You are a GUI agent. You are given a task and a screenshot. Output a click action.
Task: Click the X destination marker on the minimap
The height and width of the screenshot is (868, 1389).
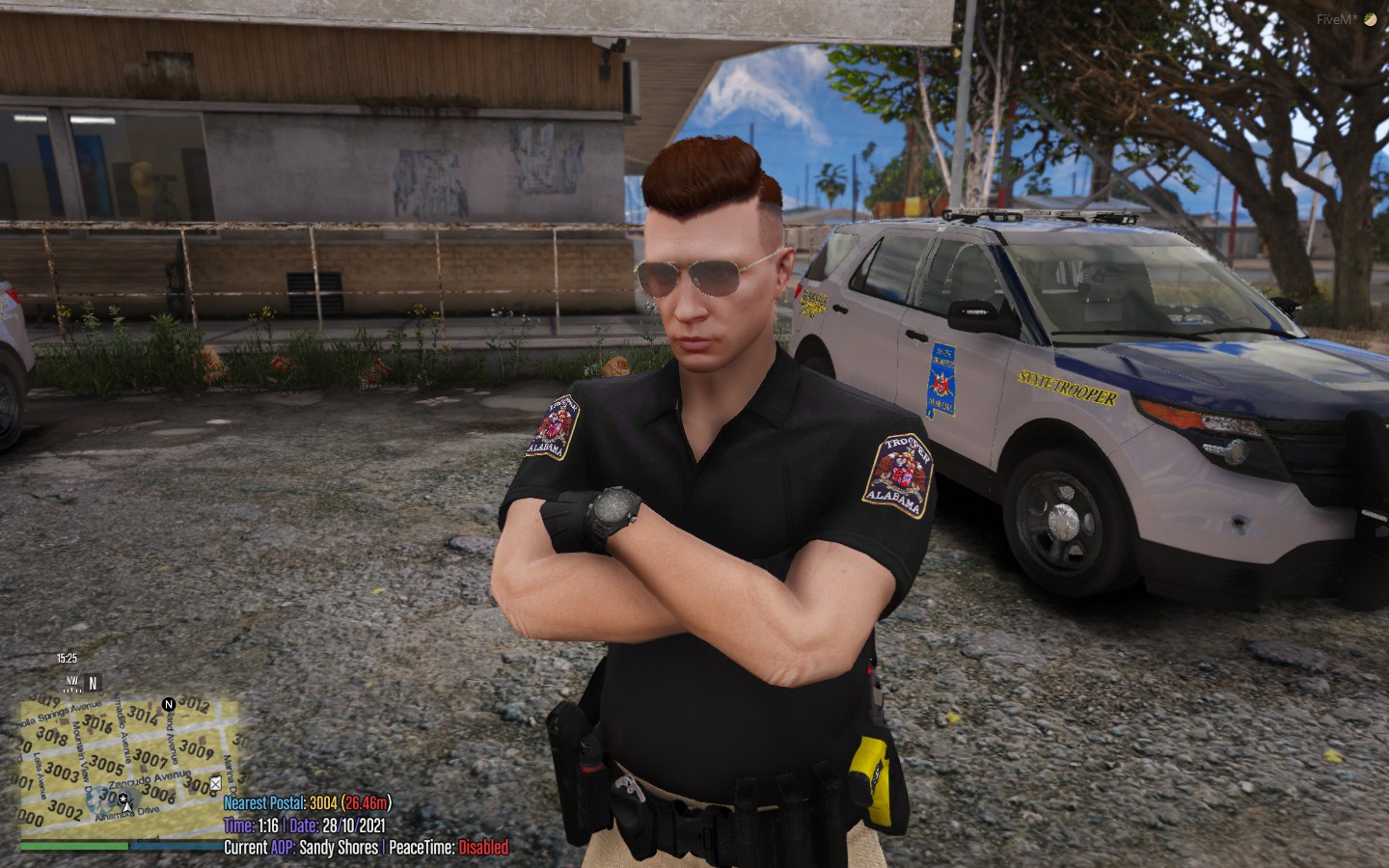tap(215, 785)
